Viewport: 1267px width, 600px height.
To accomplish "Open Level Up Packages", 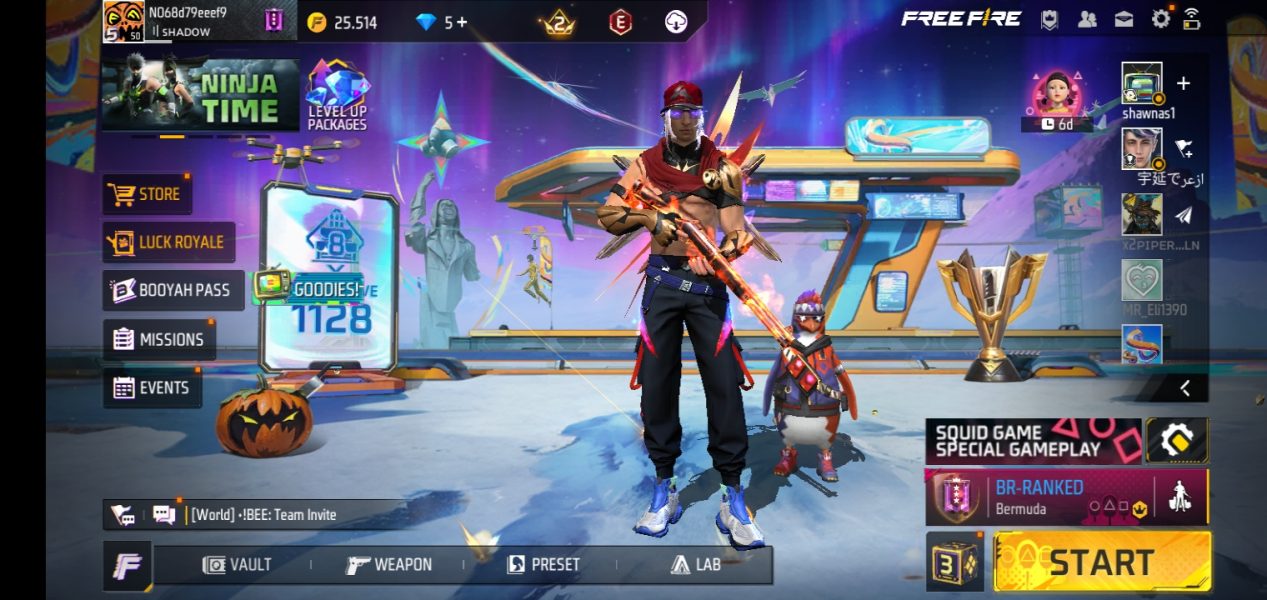I will tap(337, 96).
